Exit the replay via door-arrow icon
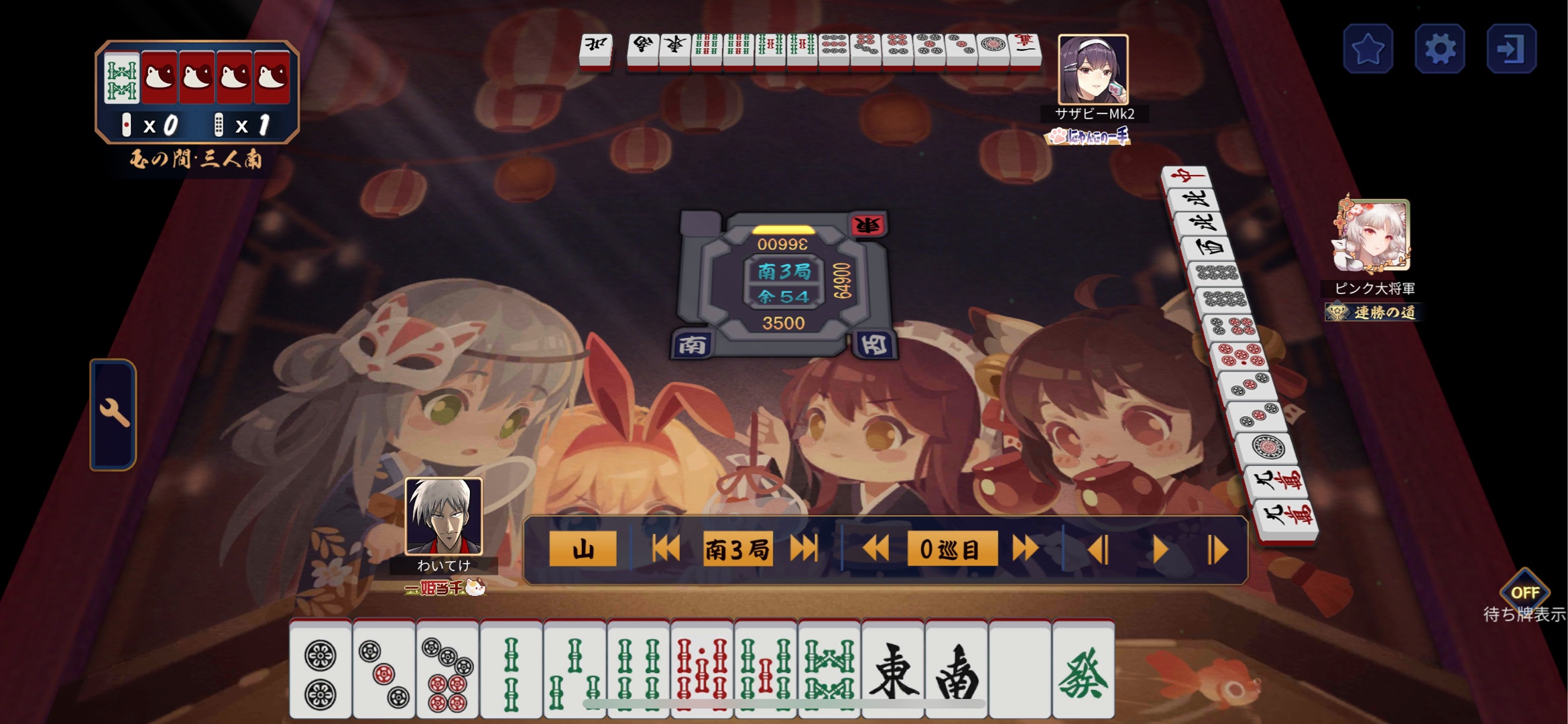This screenshot has height=724, width=1568. 1511,49
